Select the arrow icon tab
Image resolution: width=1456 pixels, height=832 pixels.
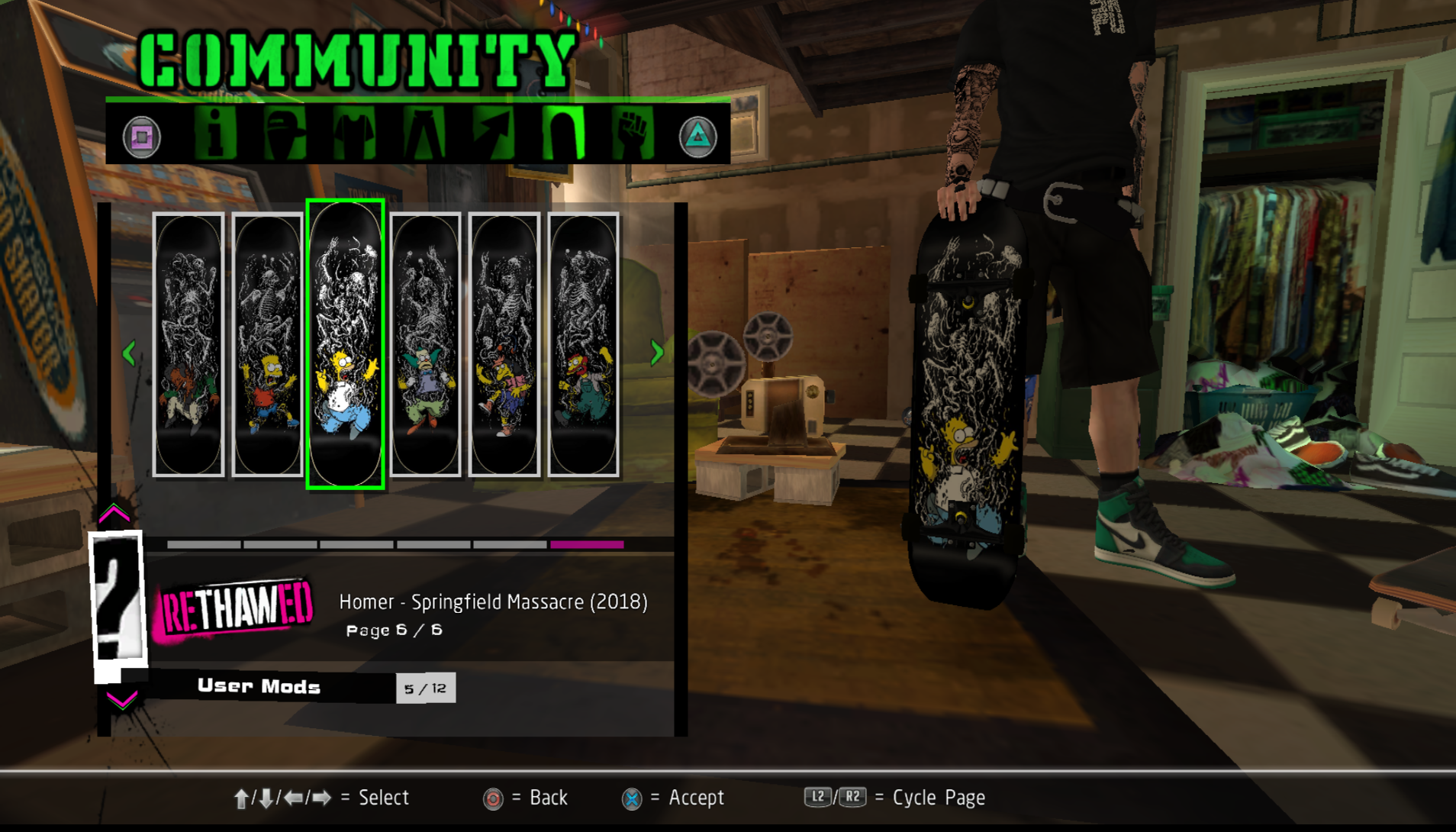[x=493, y=134]
